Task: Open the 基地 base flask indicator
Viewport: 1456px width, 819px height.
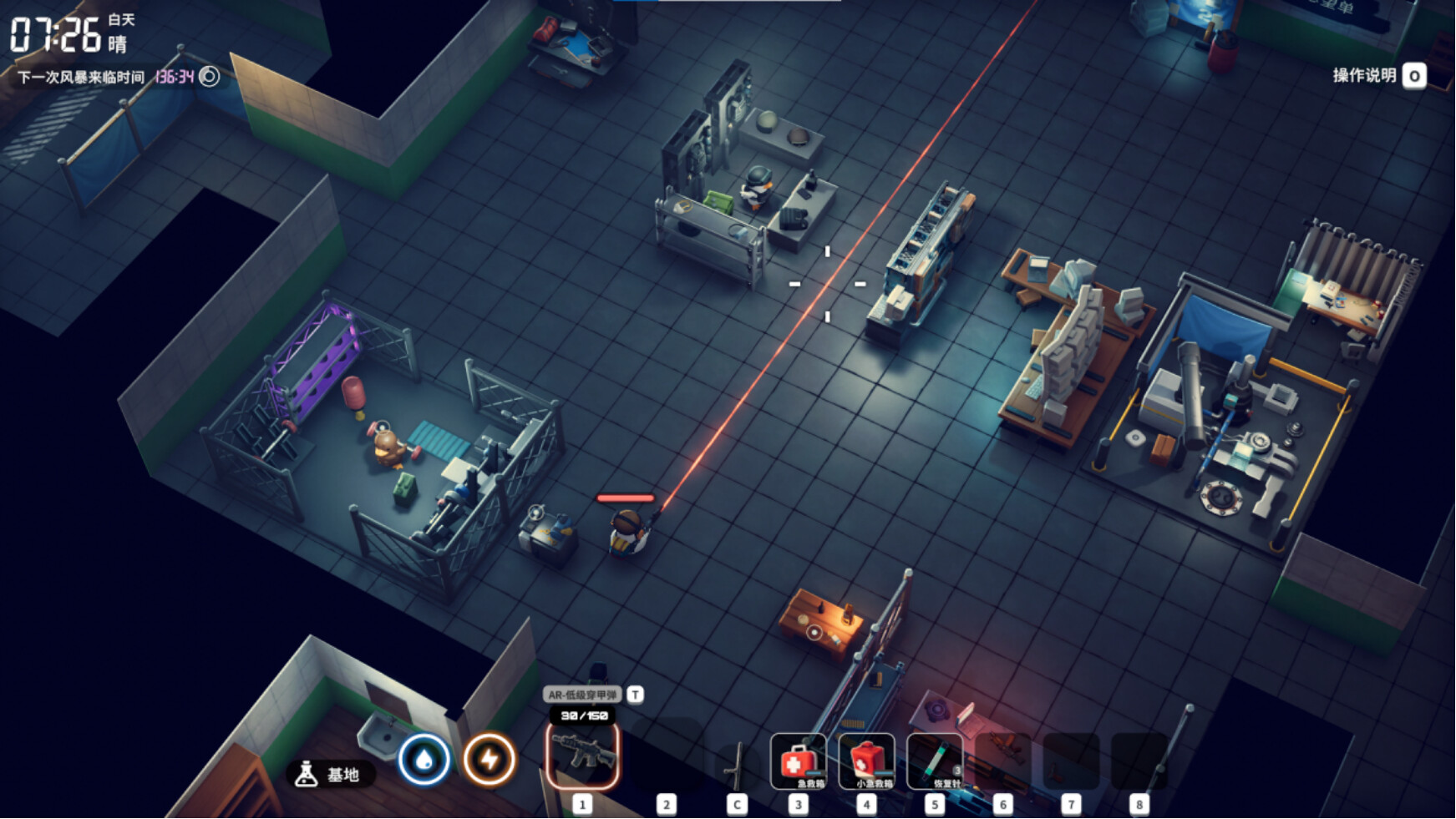Action: click(x=330, y=774)
